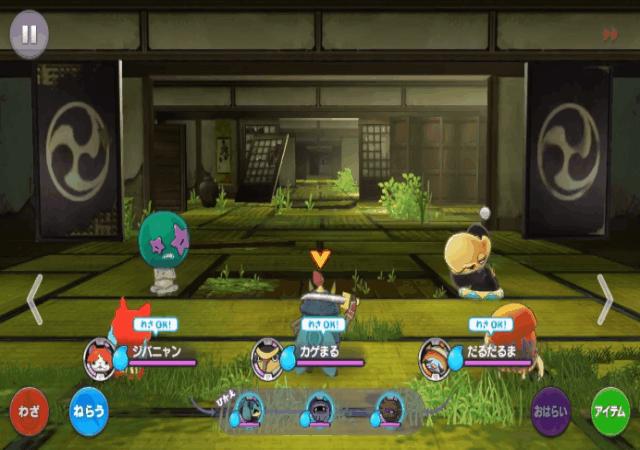Image resolution: width=640 pixels, height=450 pixels.
Task: Activate the purple おはらい purify button
Action: tap(551, 410)
